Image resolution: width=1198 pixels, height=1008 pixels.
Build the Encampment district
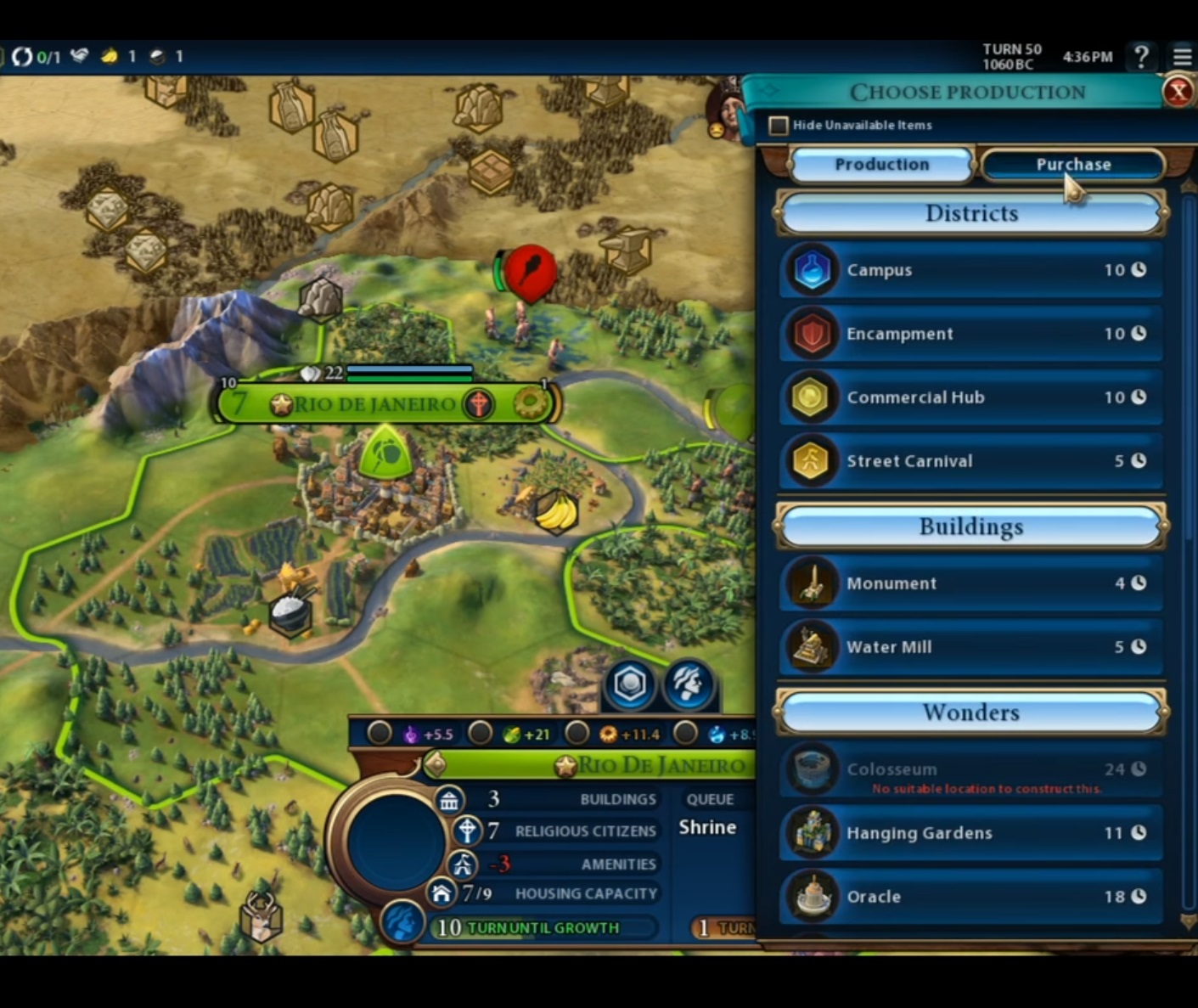[x=970, y=334]
